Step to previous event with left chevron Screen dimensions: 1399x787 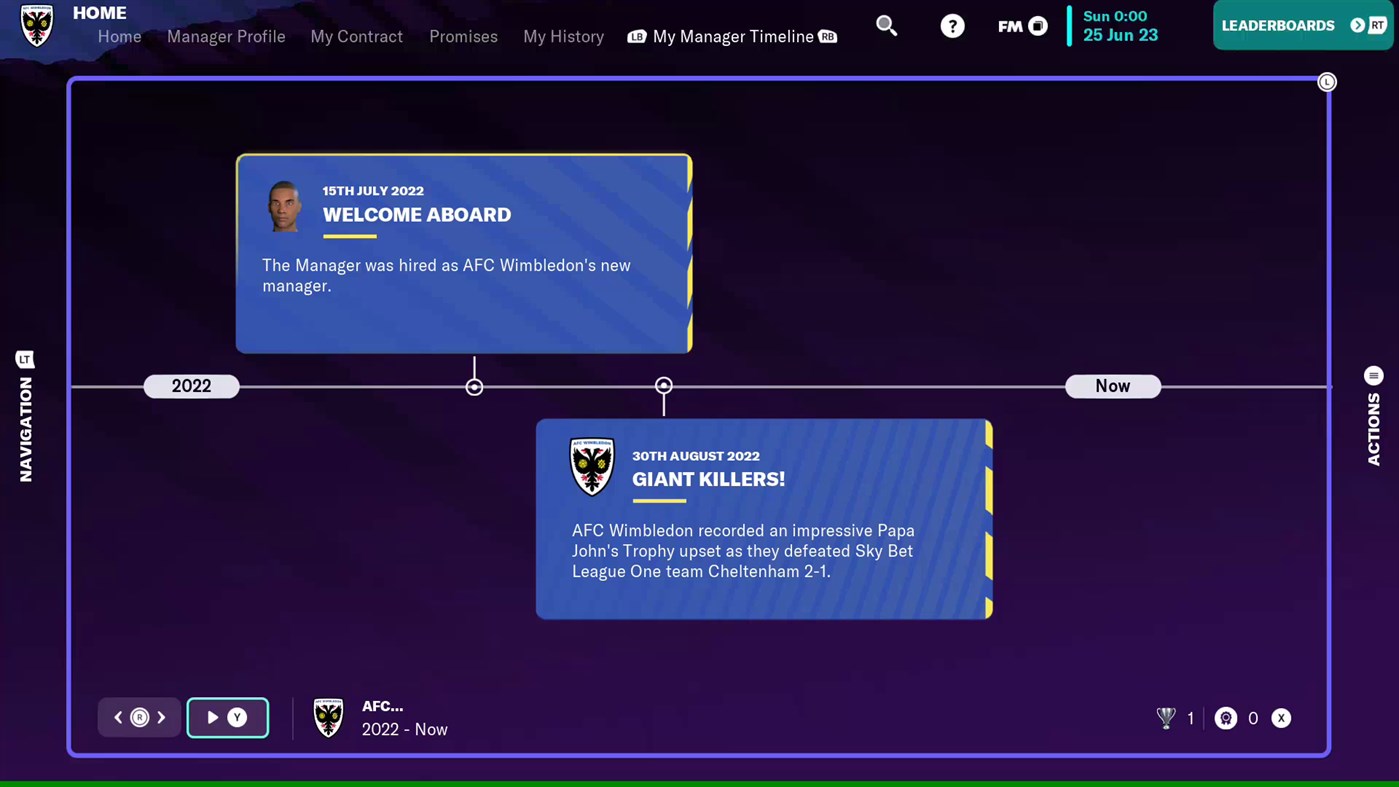point(117,717)
